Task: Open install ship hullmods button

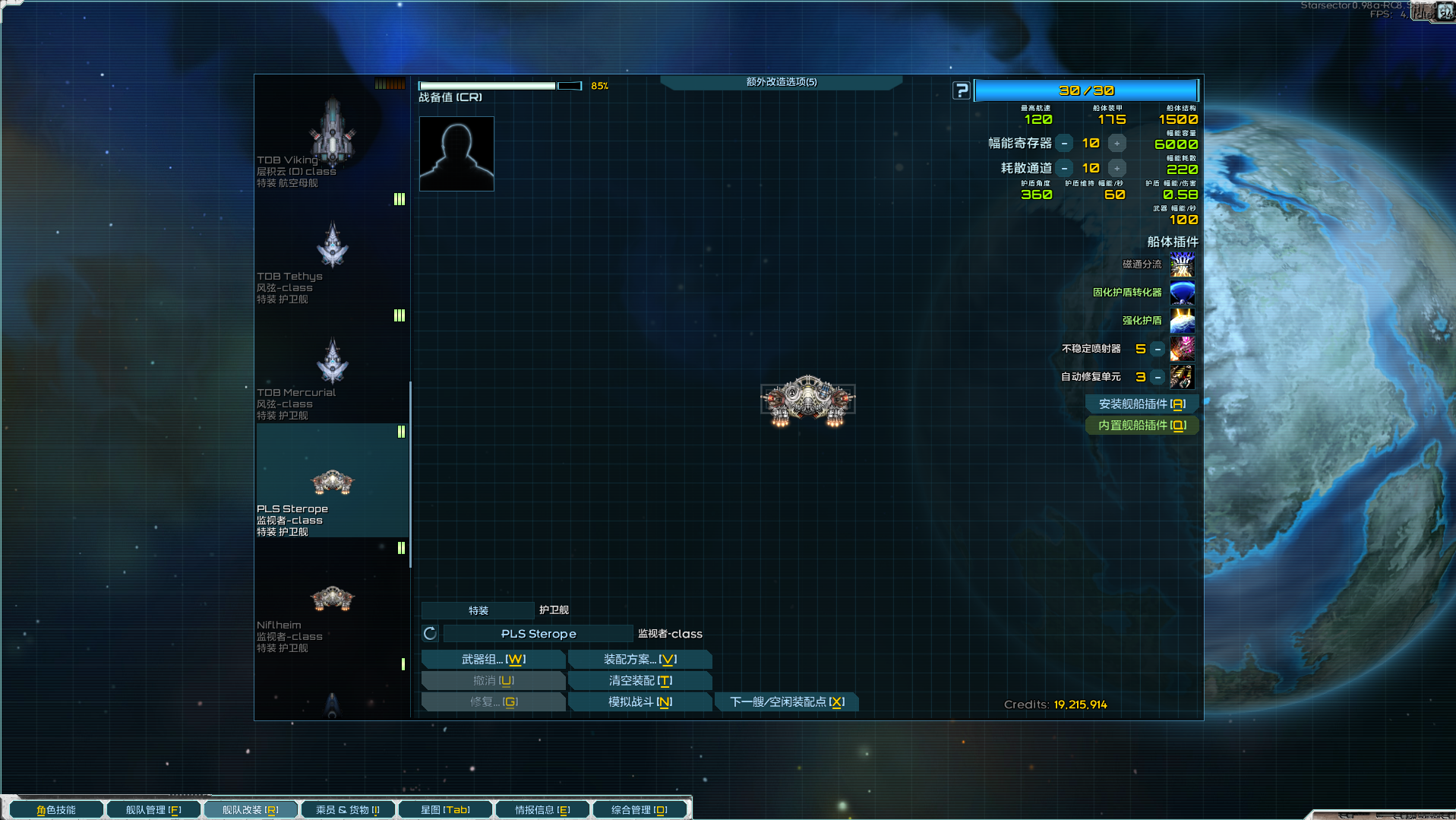Action: pos(1142,404)
